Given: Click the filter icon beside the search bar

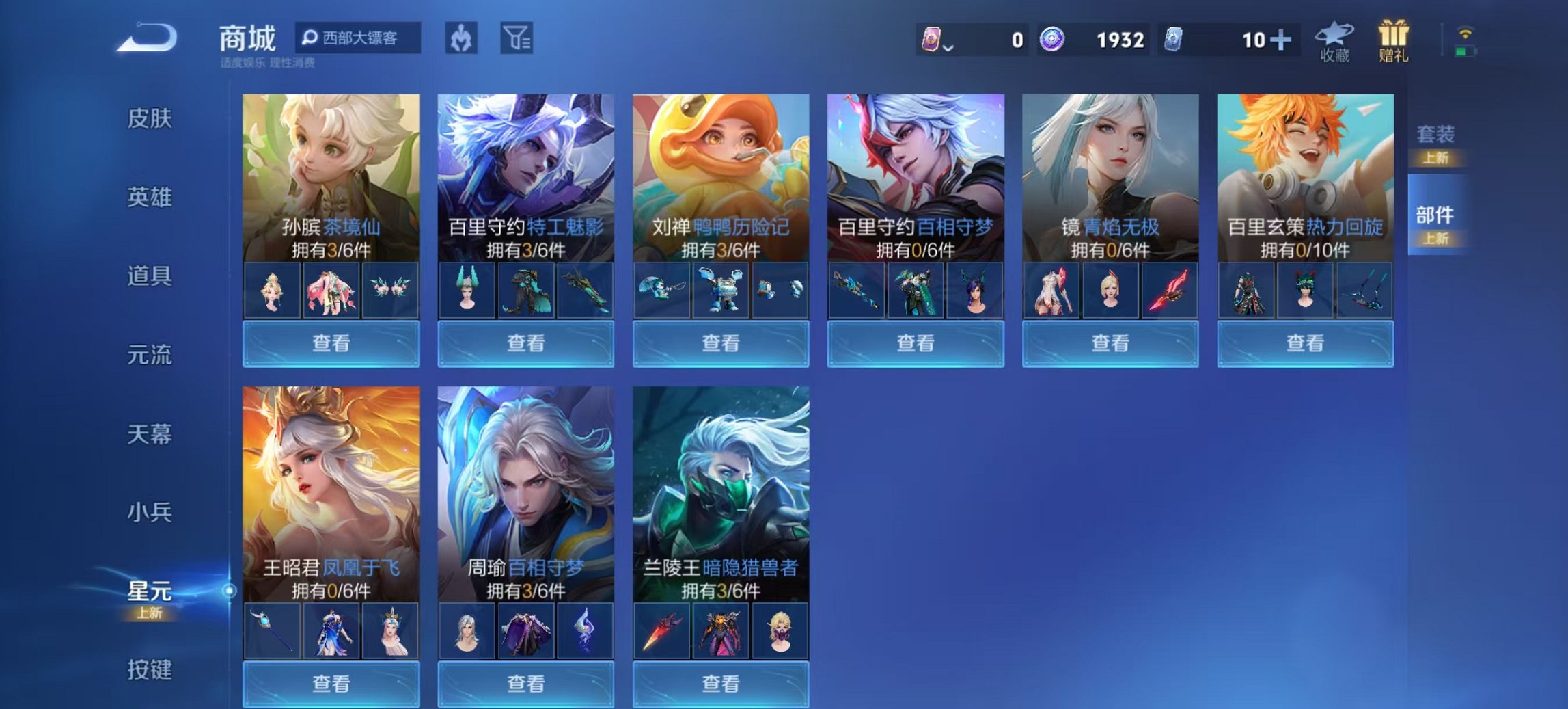Looking at the screenshot, I should [514, 38].
